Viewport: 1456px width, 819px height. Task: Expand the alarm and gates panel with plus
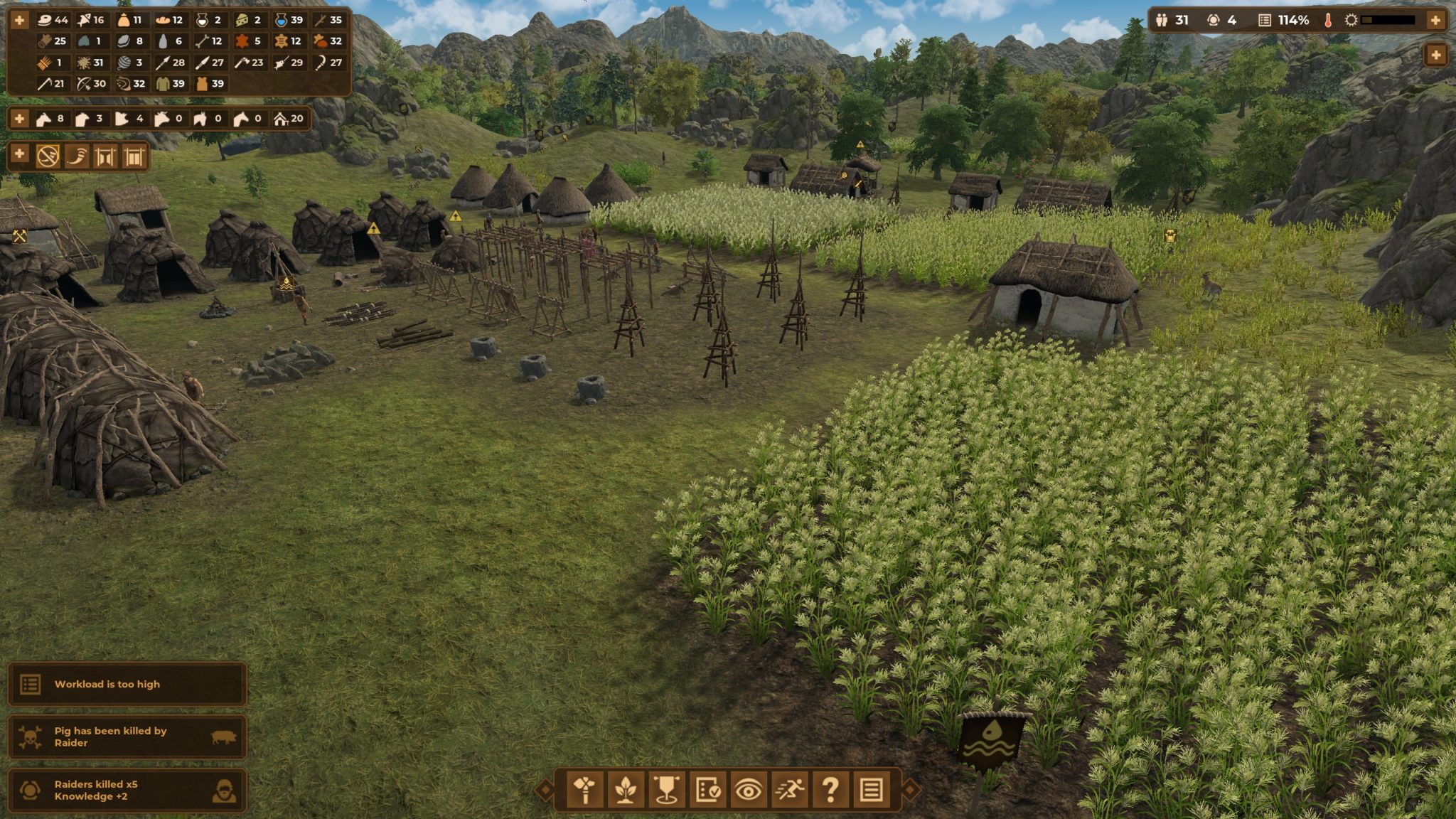click(19, 154)
